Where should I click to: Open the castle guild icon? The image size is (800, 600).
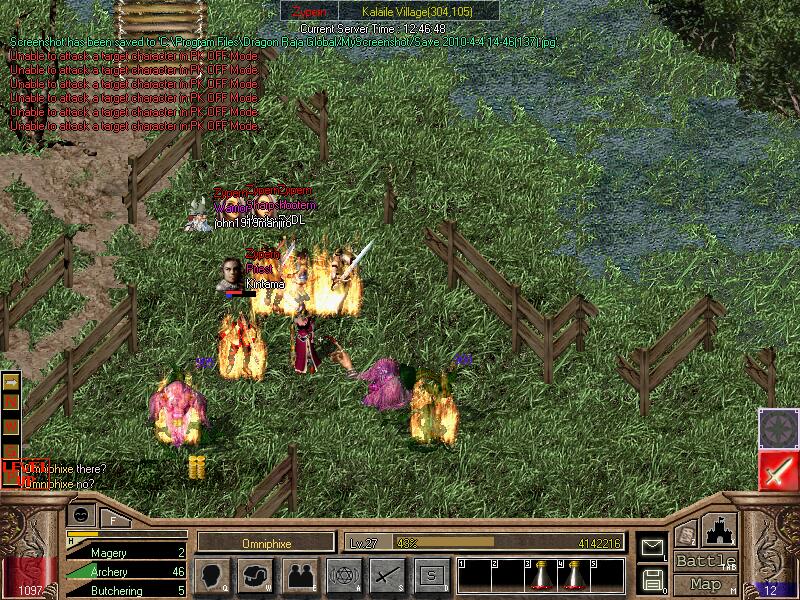720,530
